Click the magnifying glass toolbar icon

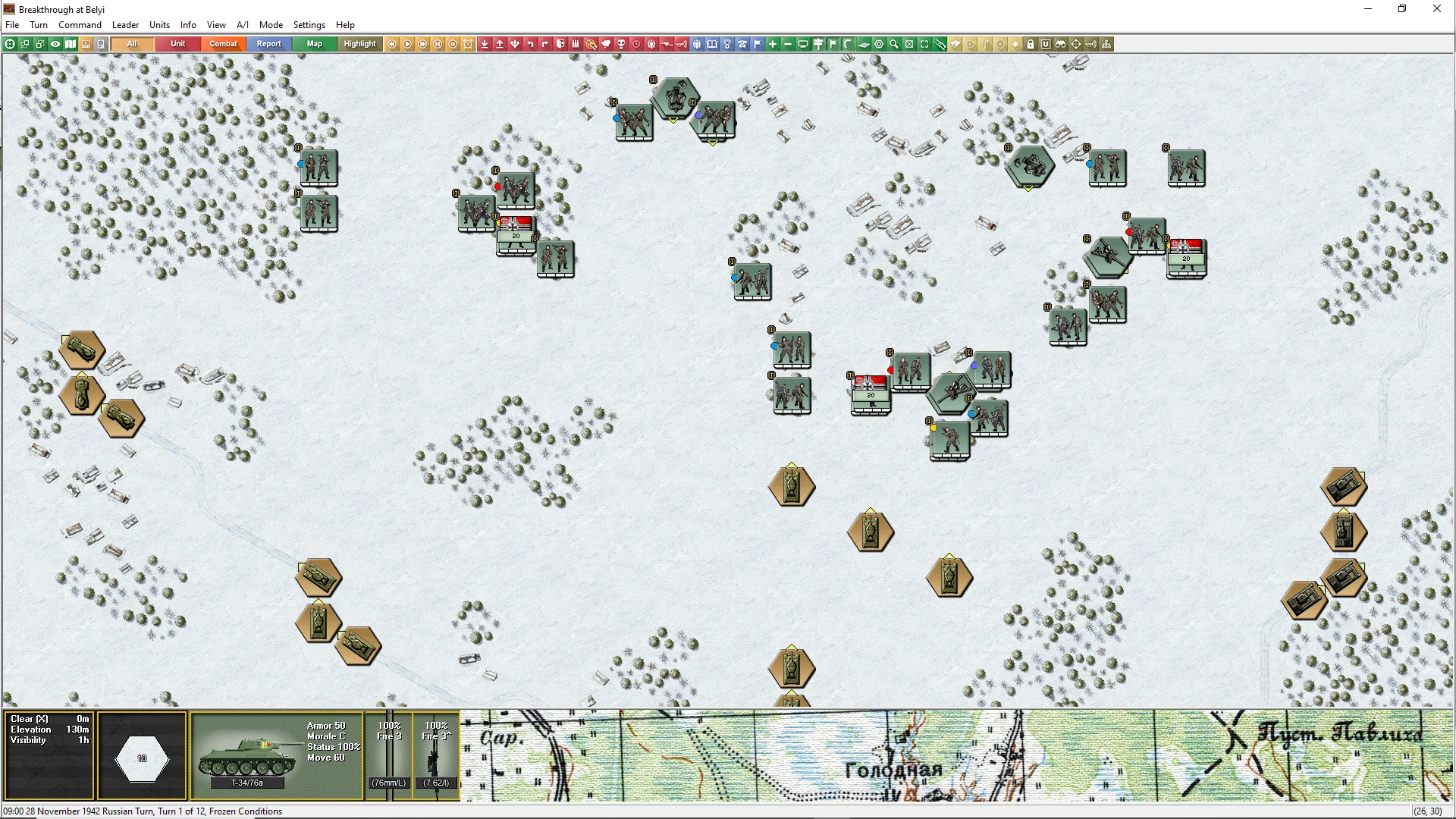tap(894, 44)
